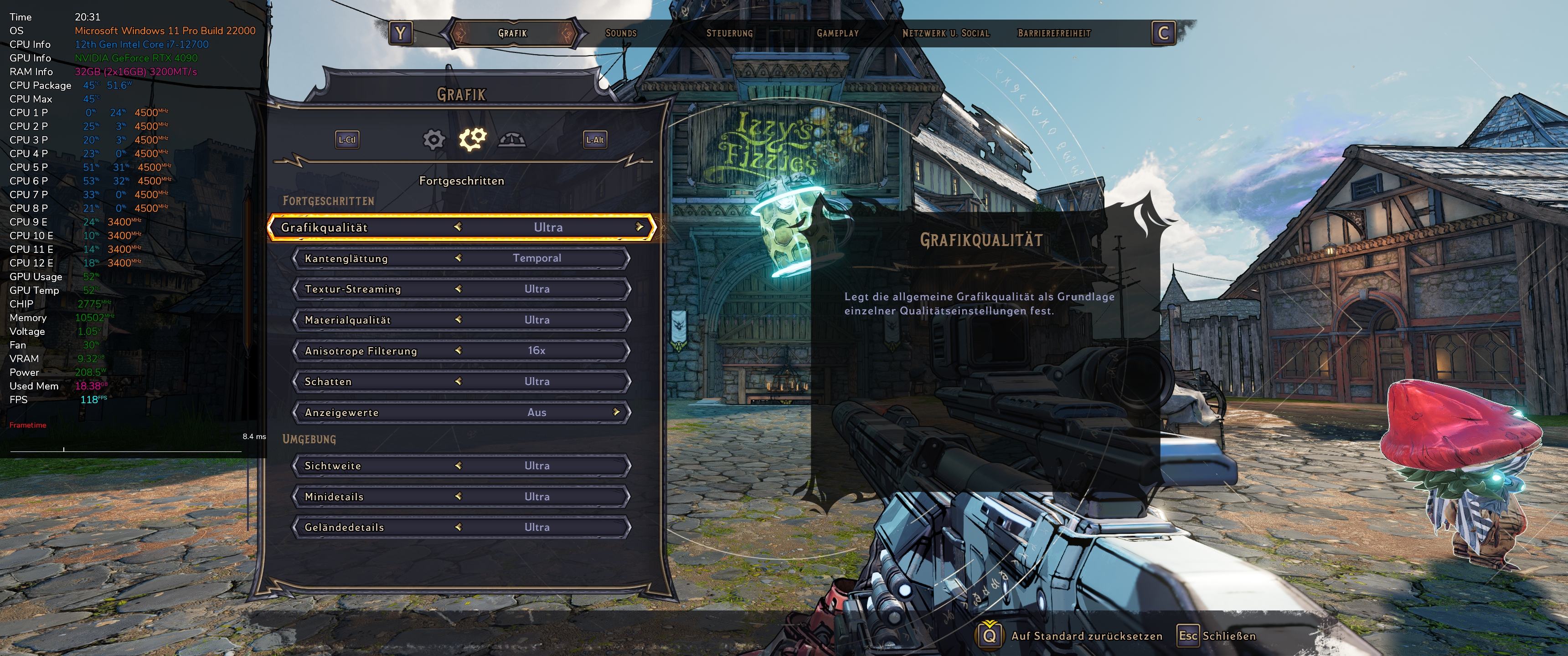Select the Grafik tab at the top
The image size is (1568, 656).
pyautogui.click(x=512, y=33)
